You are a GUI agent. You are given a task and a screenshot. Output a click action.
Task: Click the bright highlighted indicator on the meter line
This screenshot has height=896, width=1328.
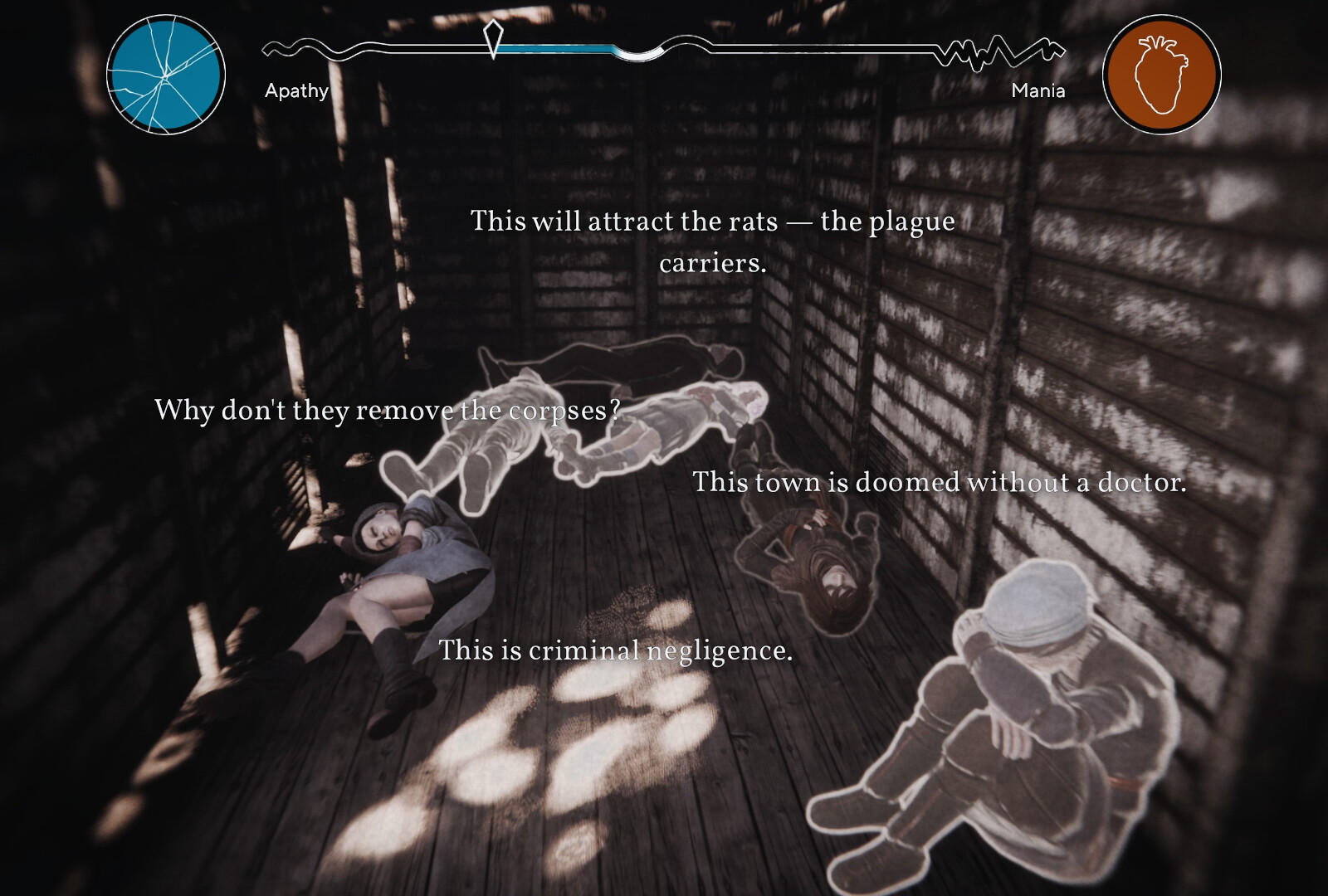click(639, 54)
